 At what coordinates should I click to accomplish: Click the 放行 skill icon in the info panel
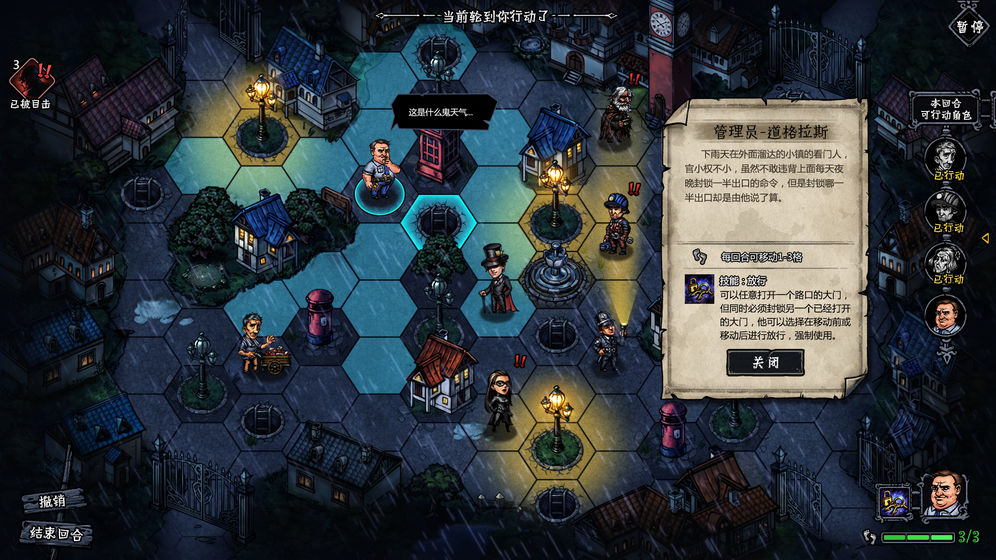pos(699,290)
